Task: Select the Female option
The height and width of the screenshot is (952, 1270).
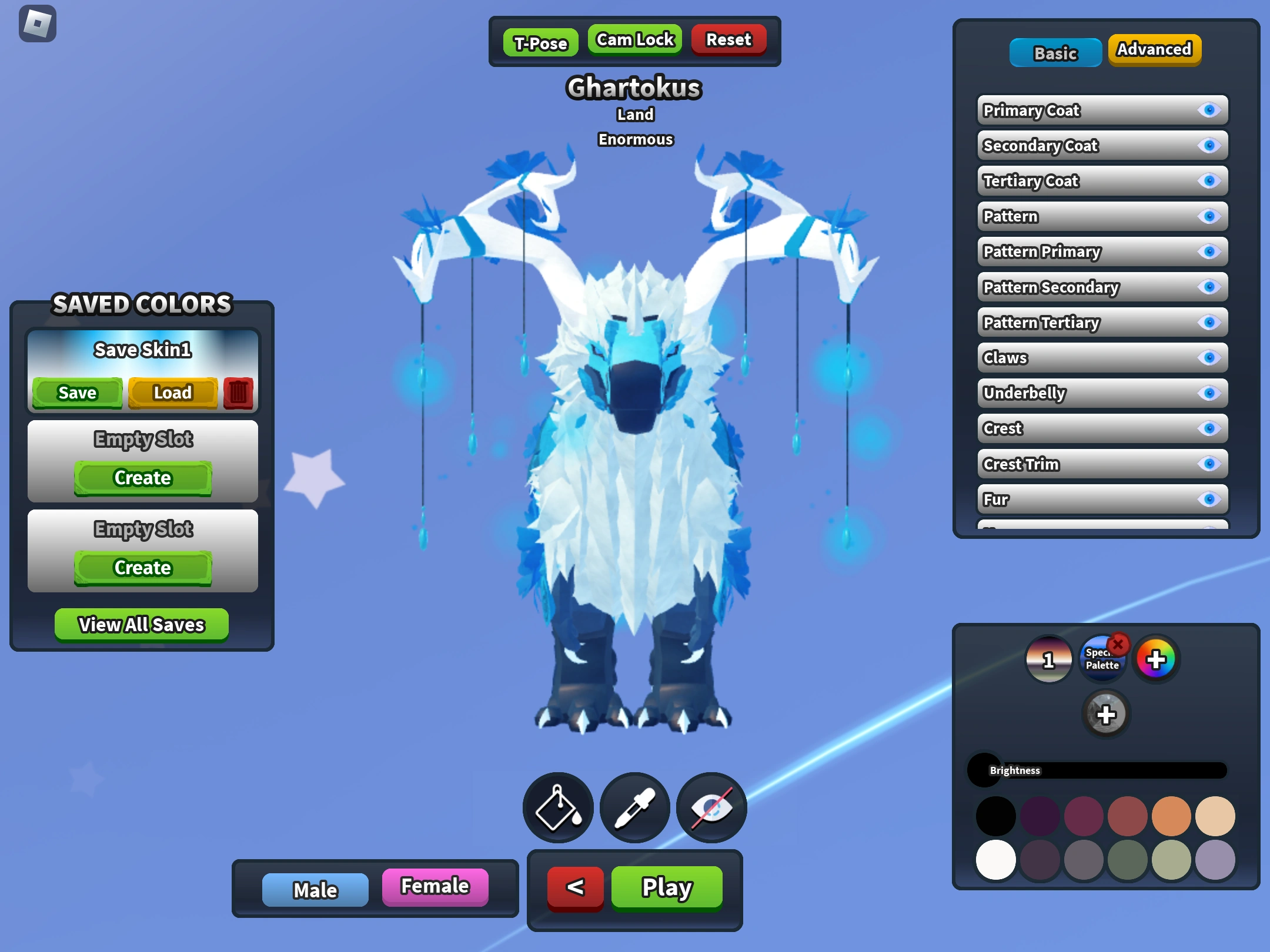Action: [435, 887]
